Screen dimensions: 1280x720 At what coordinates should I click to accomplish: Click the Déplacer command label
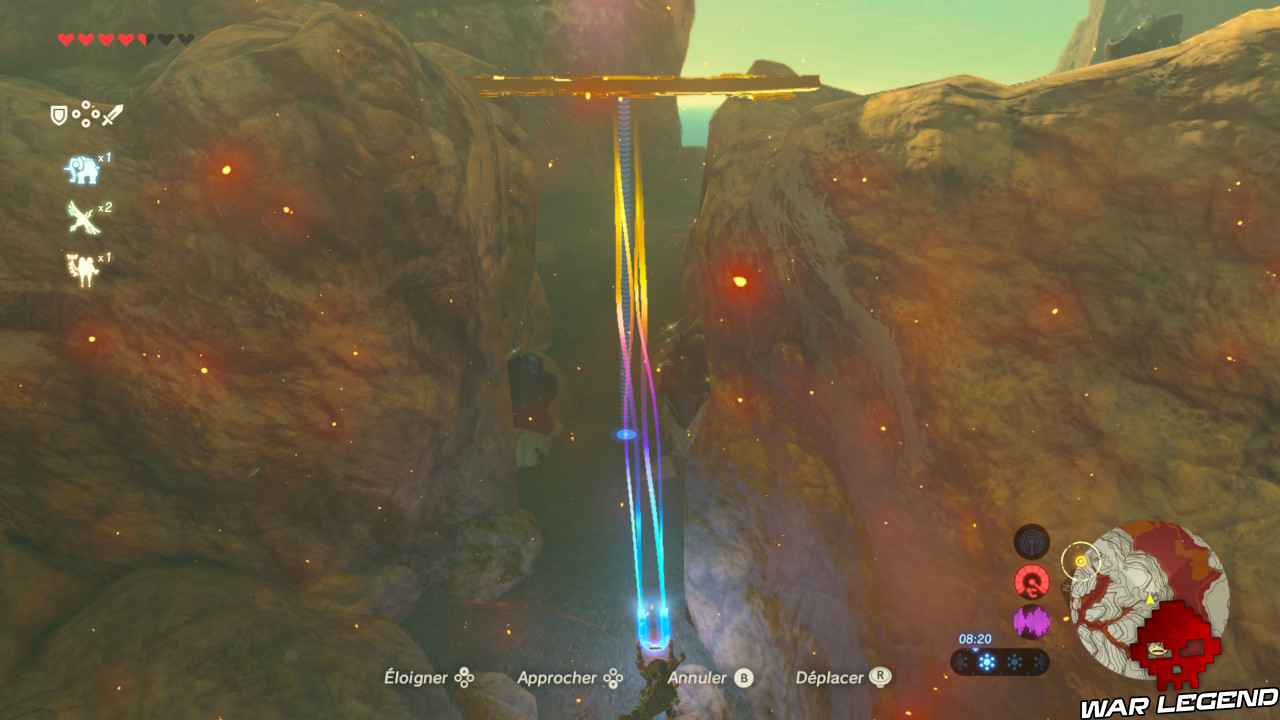828,677
